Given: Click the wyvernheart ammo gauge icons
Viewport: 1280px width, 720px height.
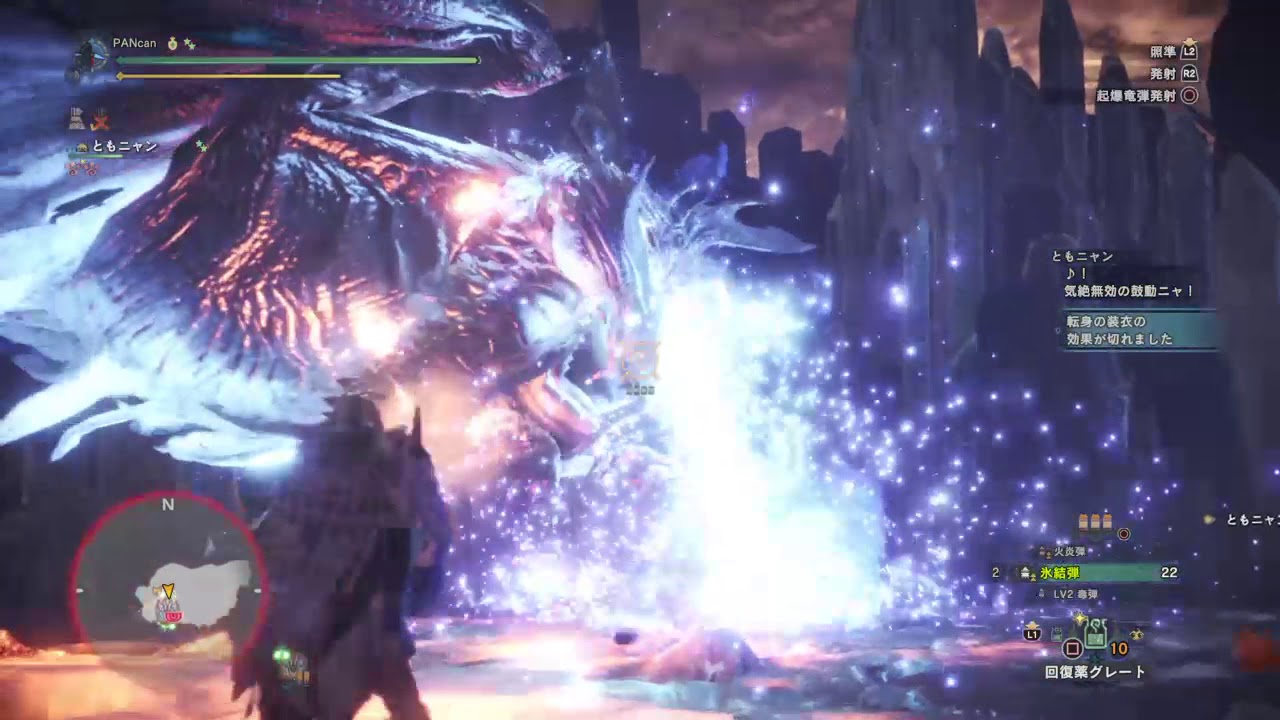Looking at the screenshot, I should (1094, 521).
